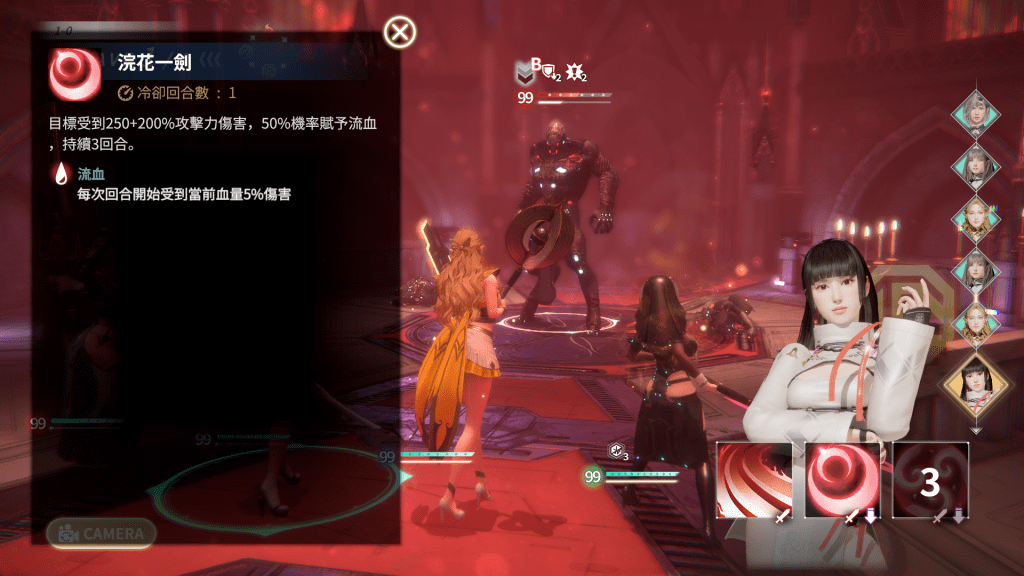Close the skill description panel
Image resolution: width=1024 pixels, height=576 pixels.
click(x=400, y=32)
